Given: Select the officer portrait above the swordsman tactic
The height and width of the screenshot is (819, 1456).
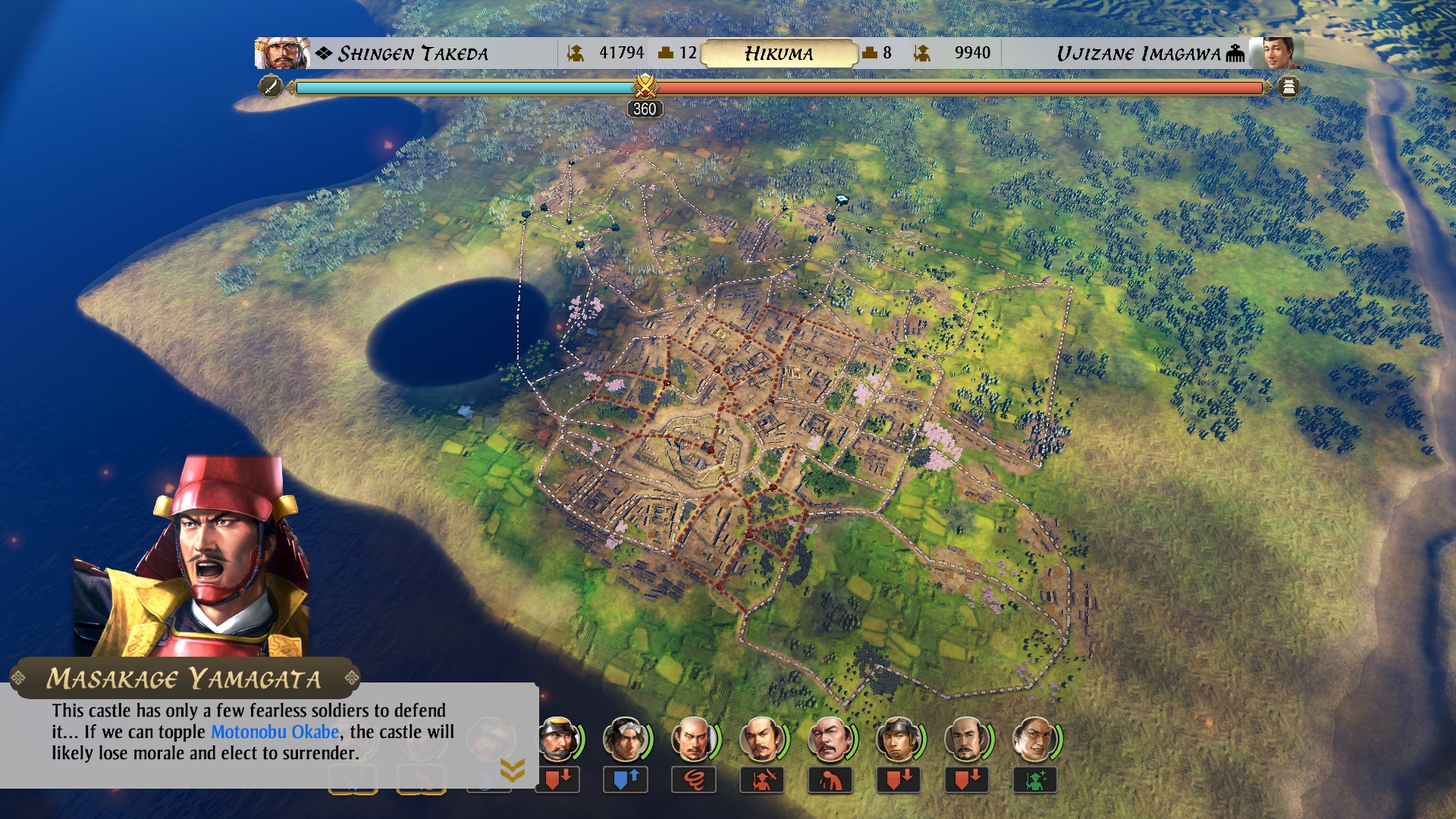Looking at the screenshot, I should coord(761,739).
